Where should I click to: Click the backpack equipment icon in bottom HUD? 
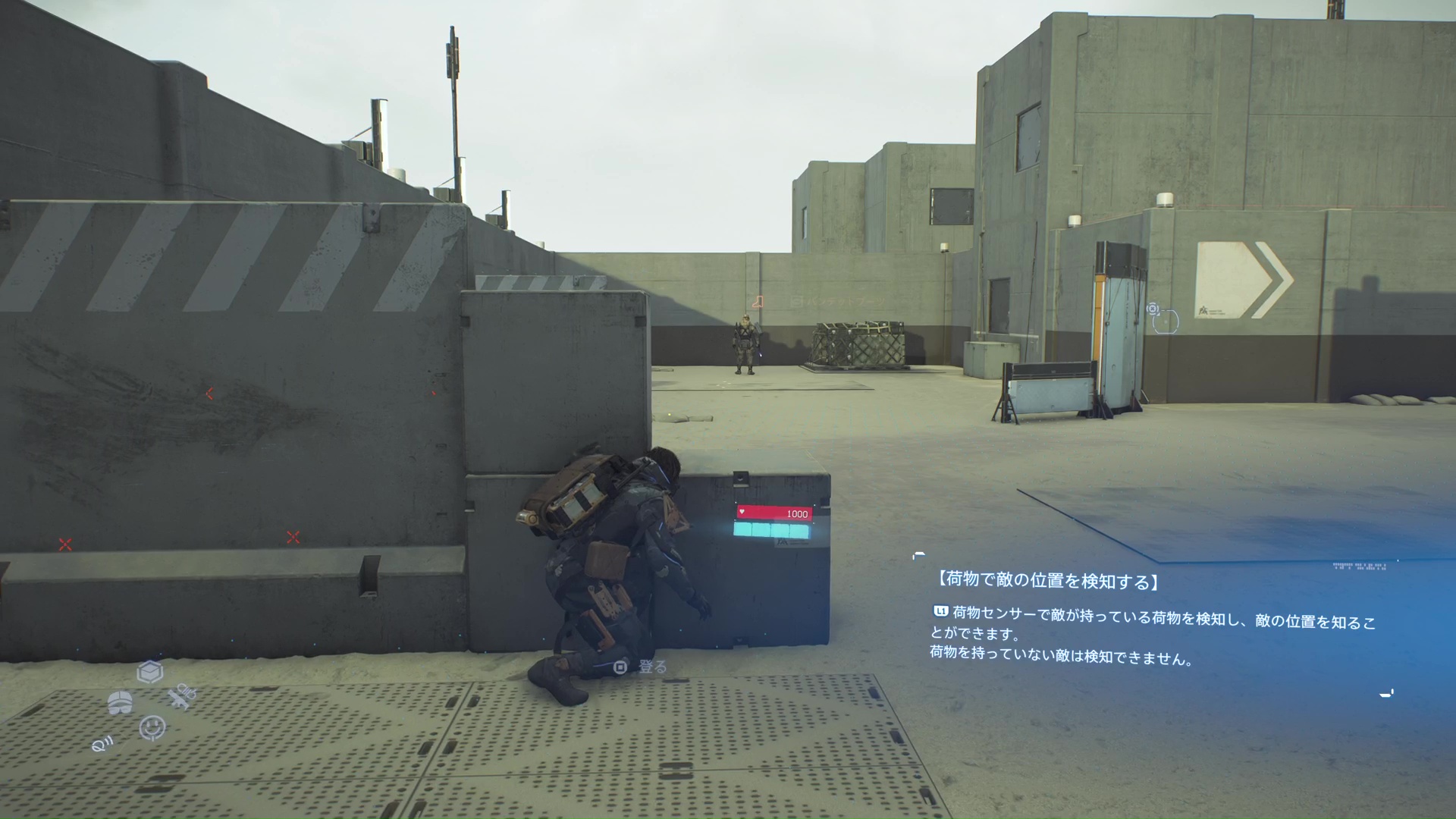[121, 702]
